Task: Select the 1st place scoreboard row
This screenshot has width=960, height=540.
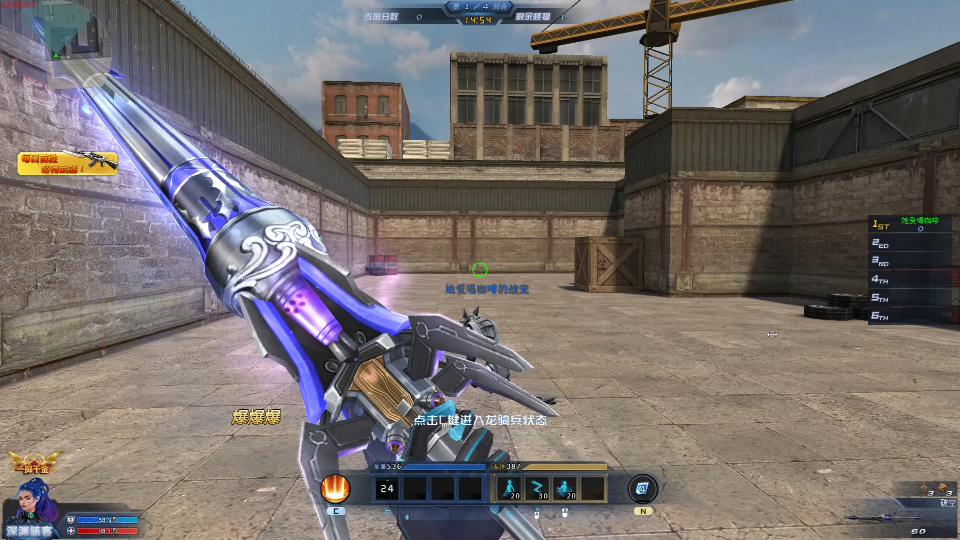Action: (910, 225)
